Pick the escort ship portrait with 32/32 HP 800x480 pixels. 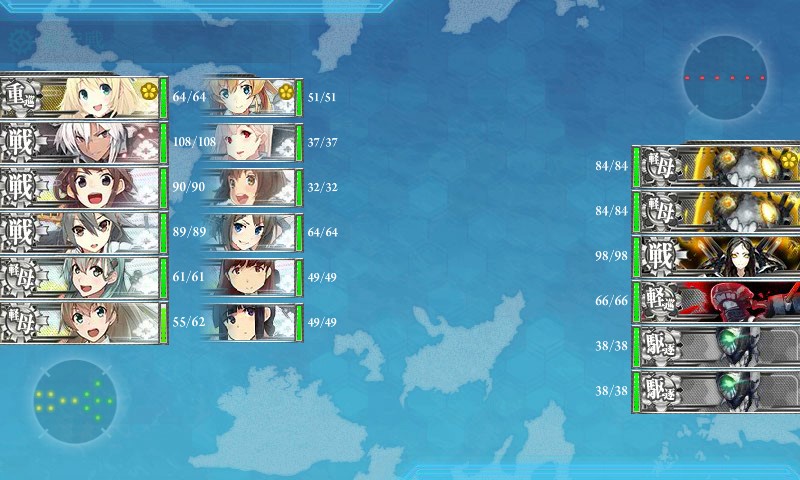[x=250, y=187]
